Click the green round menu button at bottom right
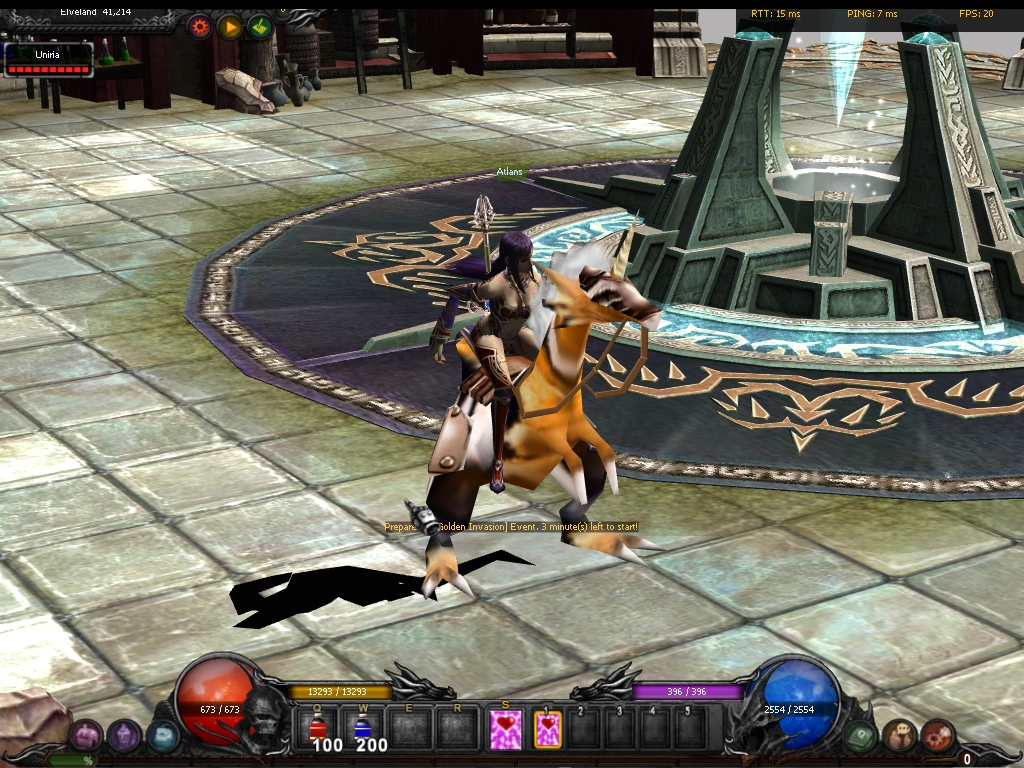Image resolution: width=1024 pixels, height=768 pixels. click(861, 736)
